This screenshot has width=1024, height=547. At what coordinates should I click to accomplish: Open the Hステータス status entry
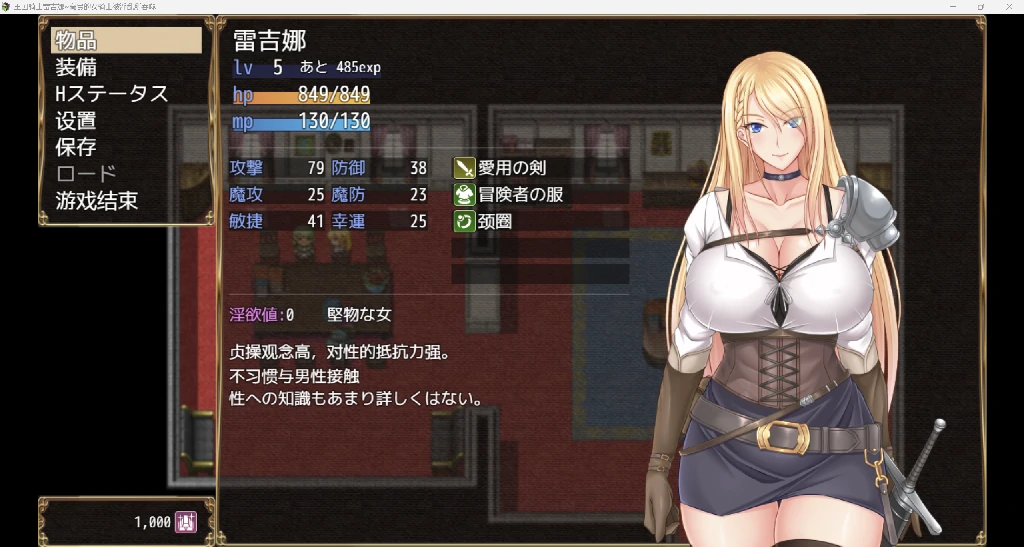126,94
